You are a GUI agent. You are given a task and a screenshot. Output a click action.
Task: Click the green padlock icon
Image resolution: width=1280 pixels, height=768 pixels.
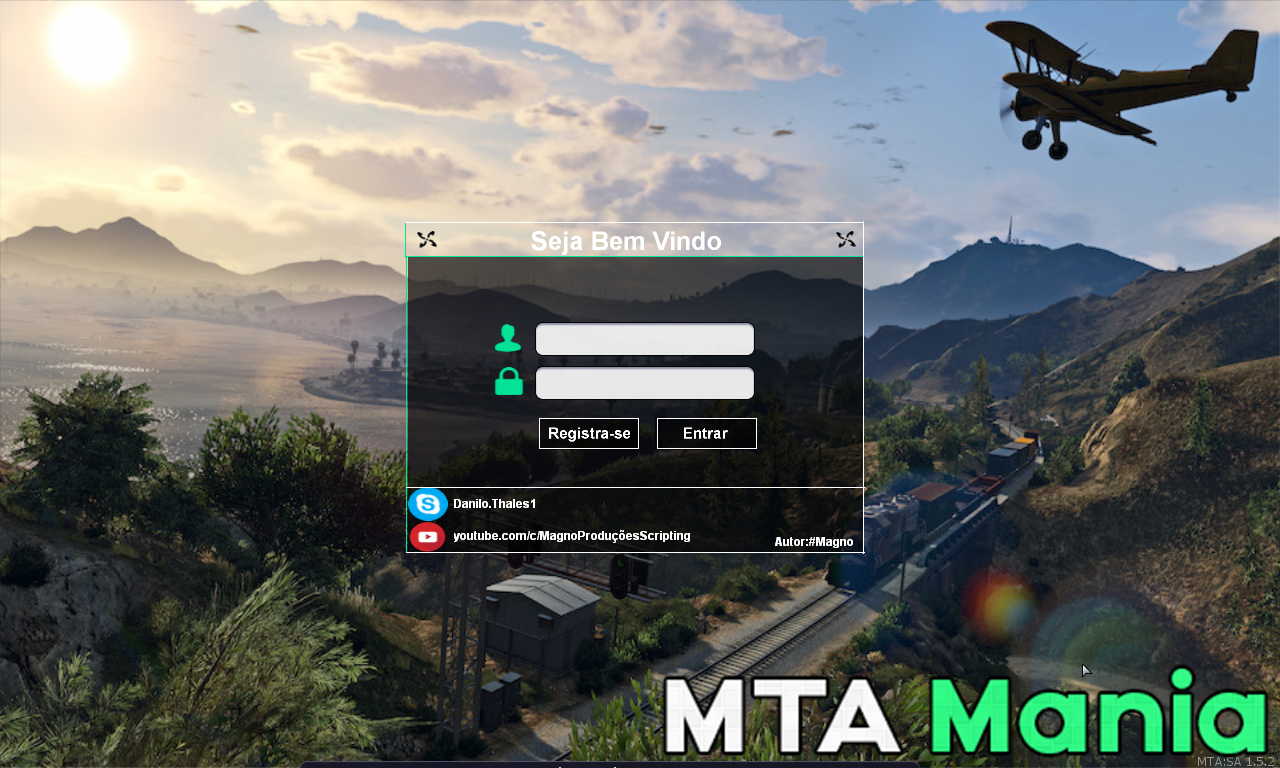click(508, 382)
